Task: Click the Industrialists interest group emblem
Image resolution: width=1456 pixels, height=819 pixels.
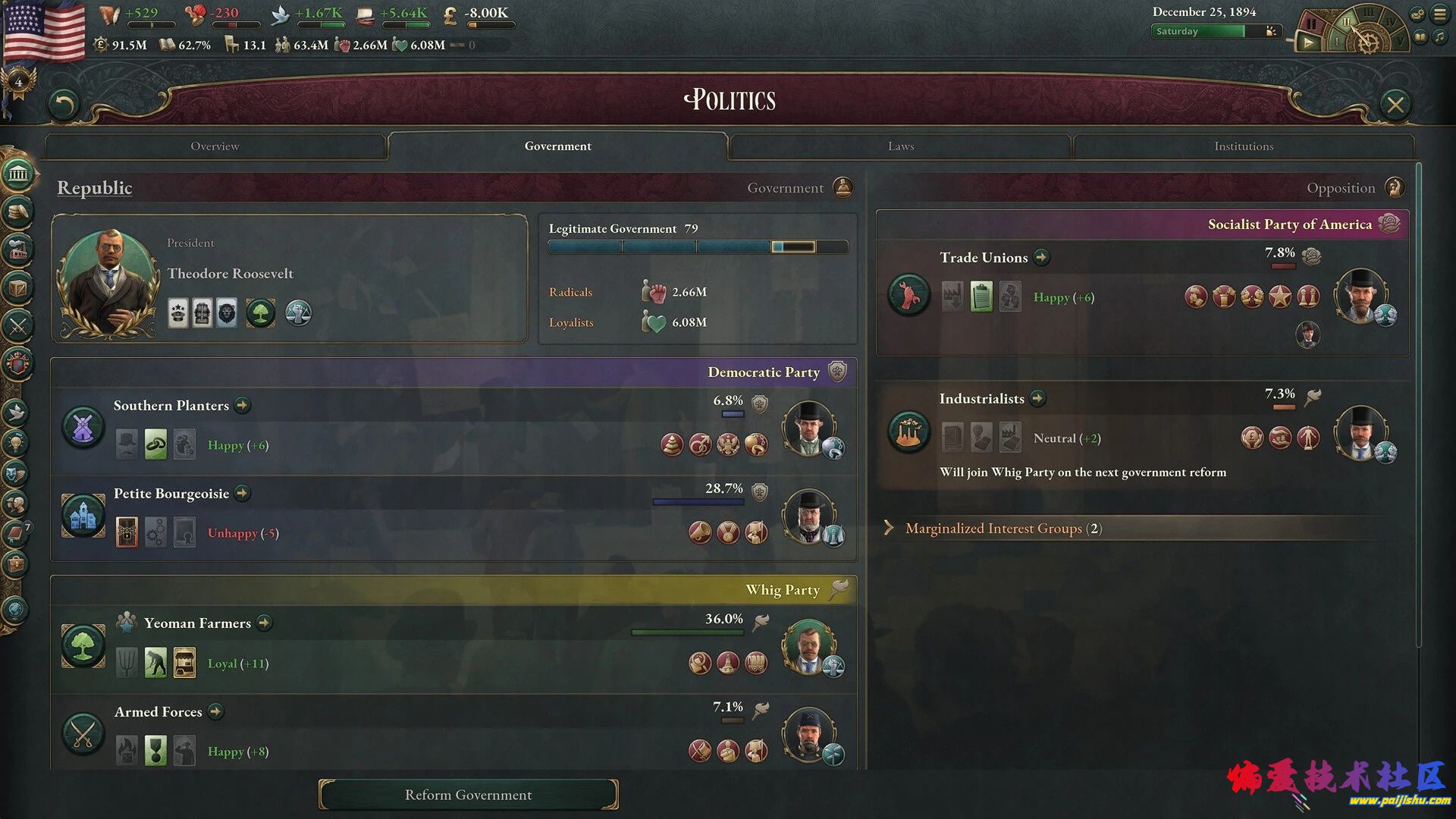Action: pos(908,433)
